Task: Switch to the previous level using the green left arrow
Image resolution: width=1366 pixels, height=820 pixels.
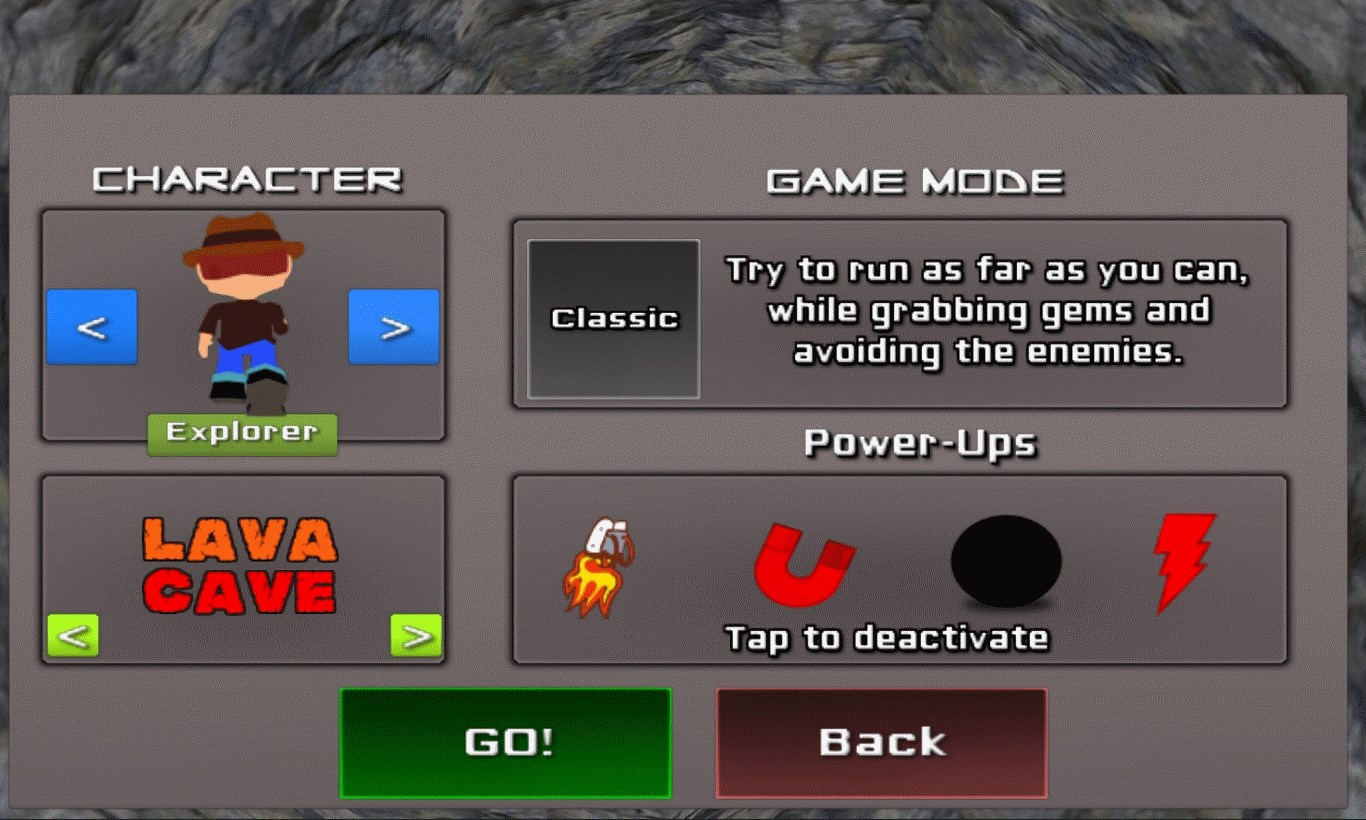Action: pos(73,635)
